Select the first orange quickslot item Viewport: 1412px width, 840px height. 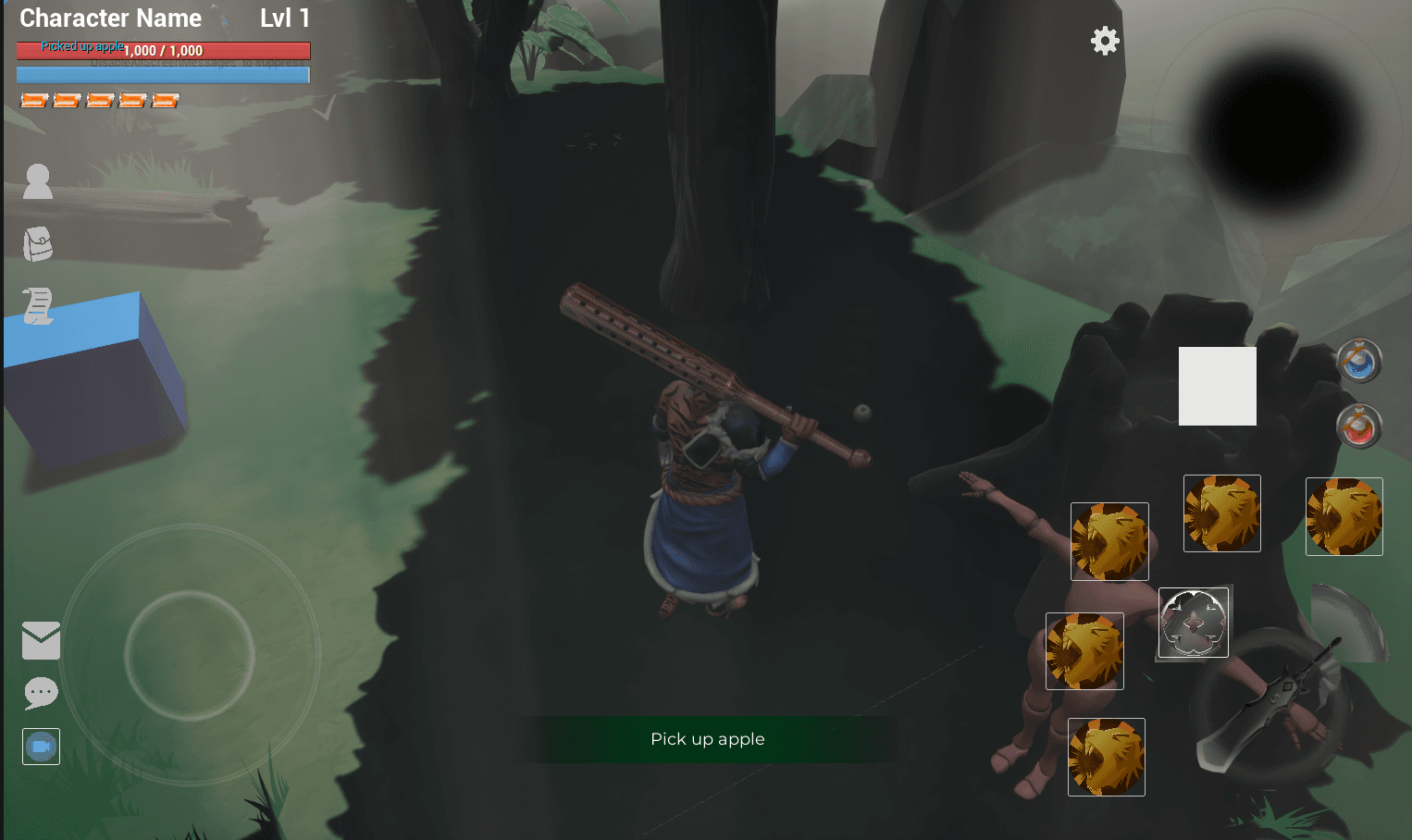[33, 99]
